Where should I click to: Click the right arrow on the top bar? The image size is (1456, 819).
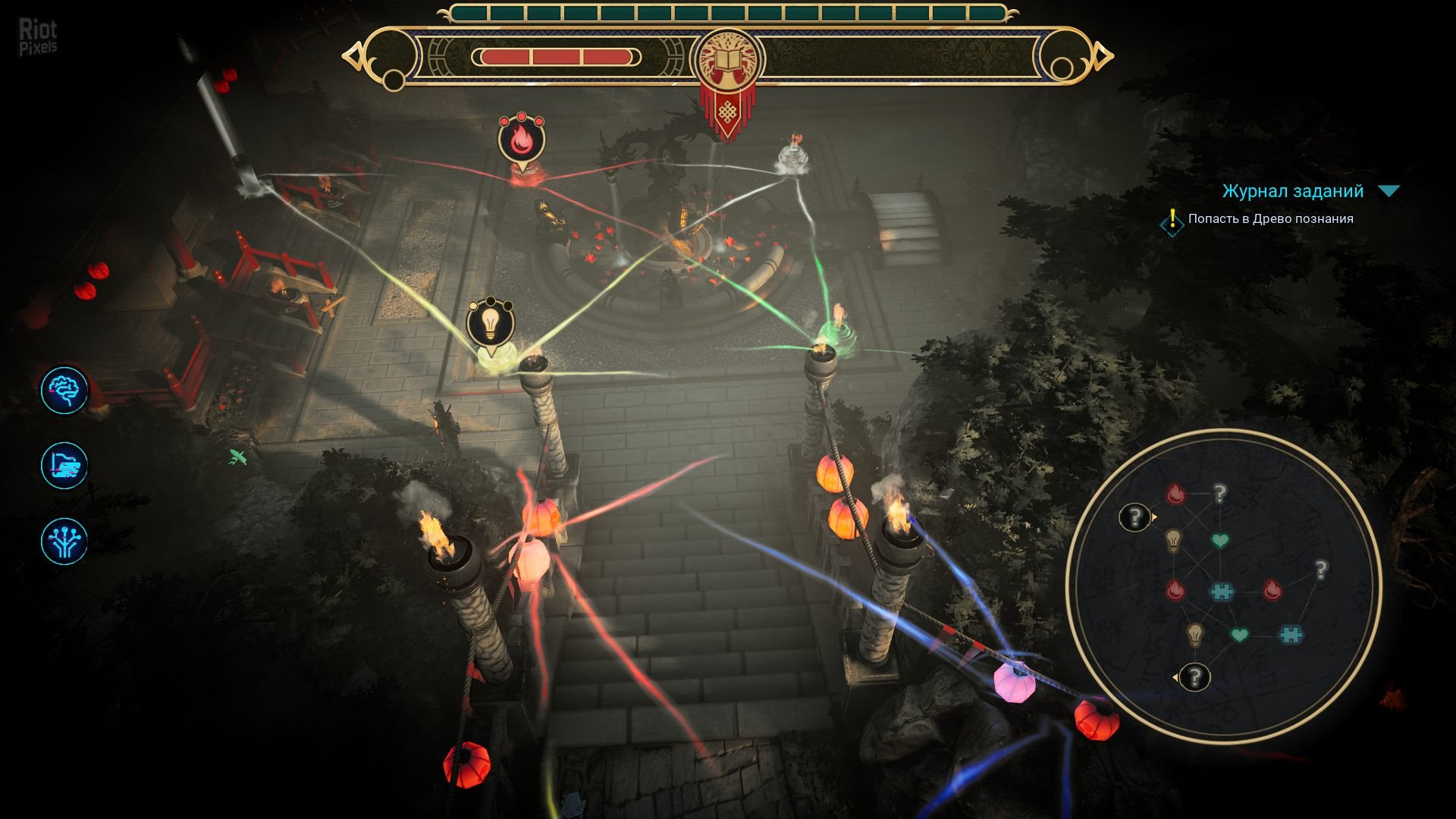point(1104,56)
